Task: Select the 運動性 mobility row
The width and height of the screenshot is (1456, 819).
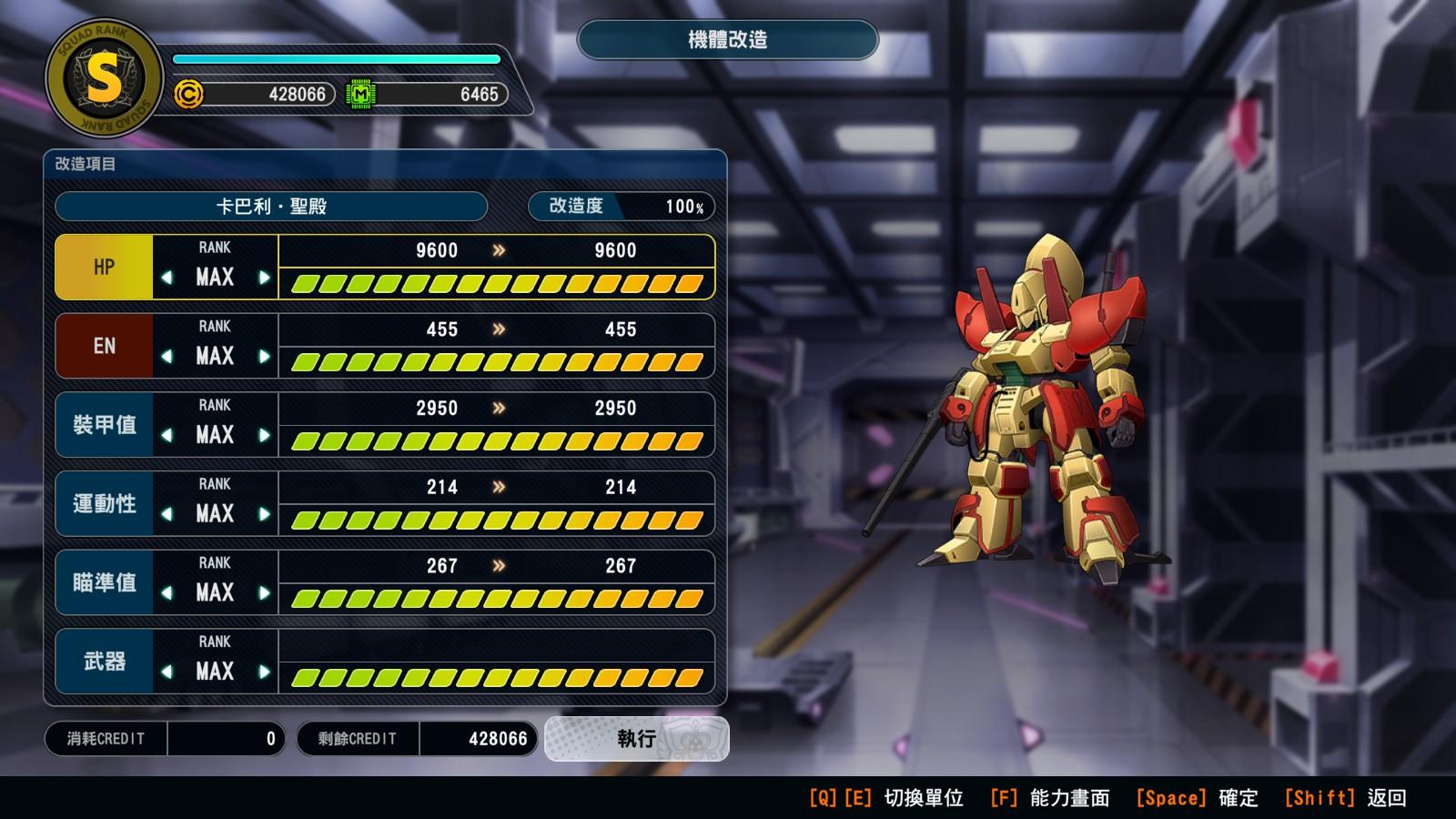Action: point(104,504)
